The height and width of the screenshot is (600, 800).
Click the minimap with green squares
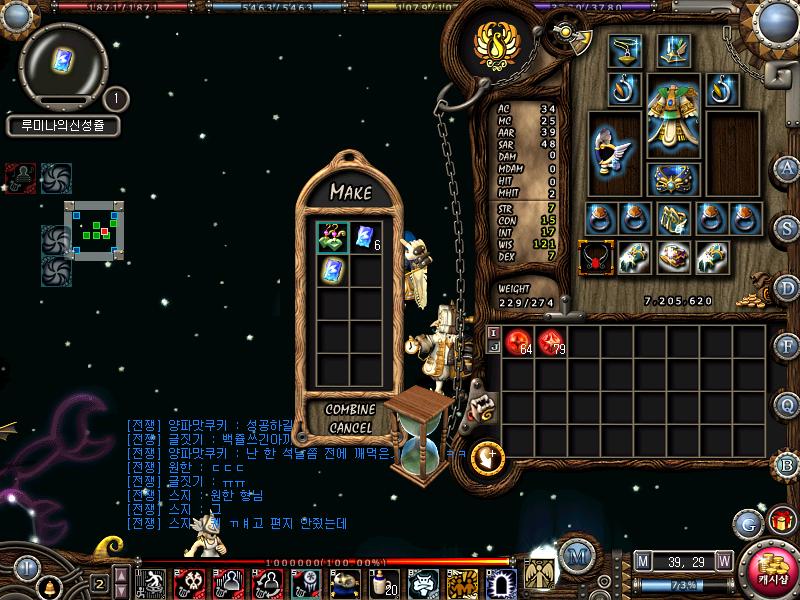tap(95, 232)
